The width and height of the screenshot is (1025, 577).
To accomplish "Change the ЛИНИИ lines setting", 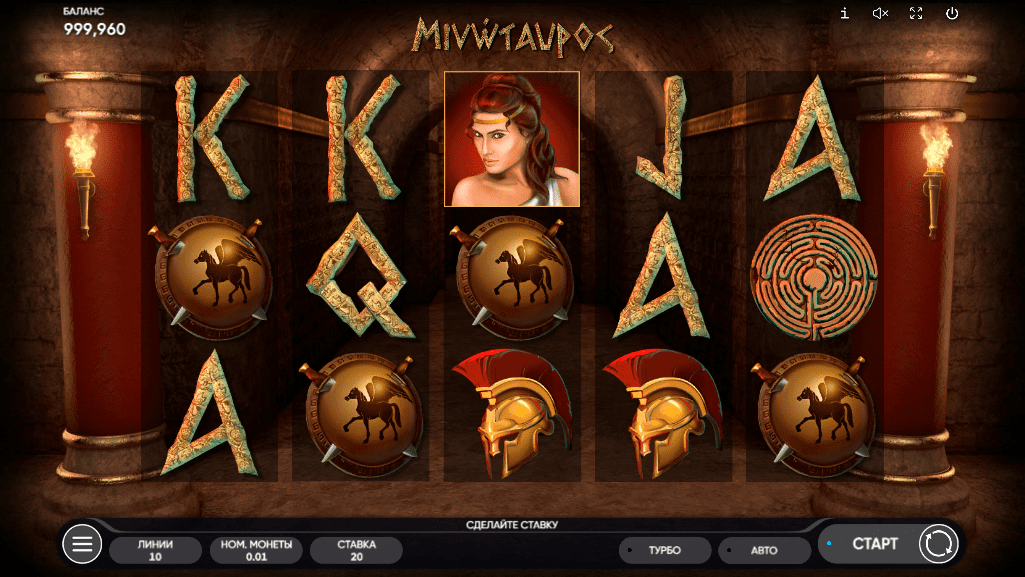I will [155, 550].
